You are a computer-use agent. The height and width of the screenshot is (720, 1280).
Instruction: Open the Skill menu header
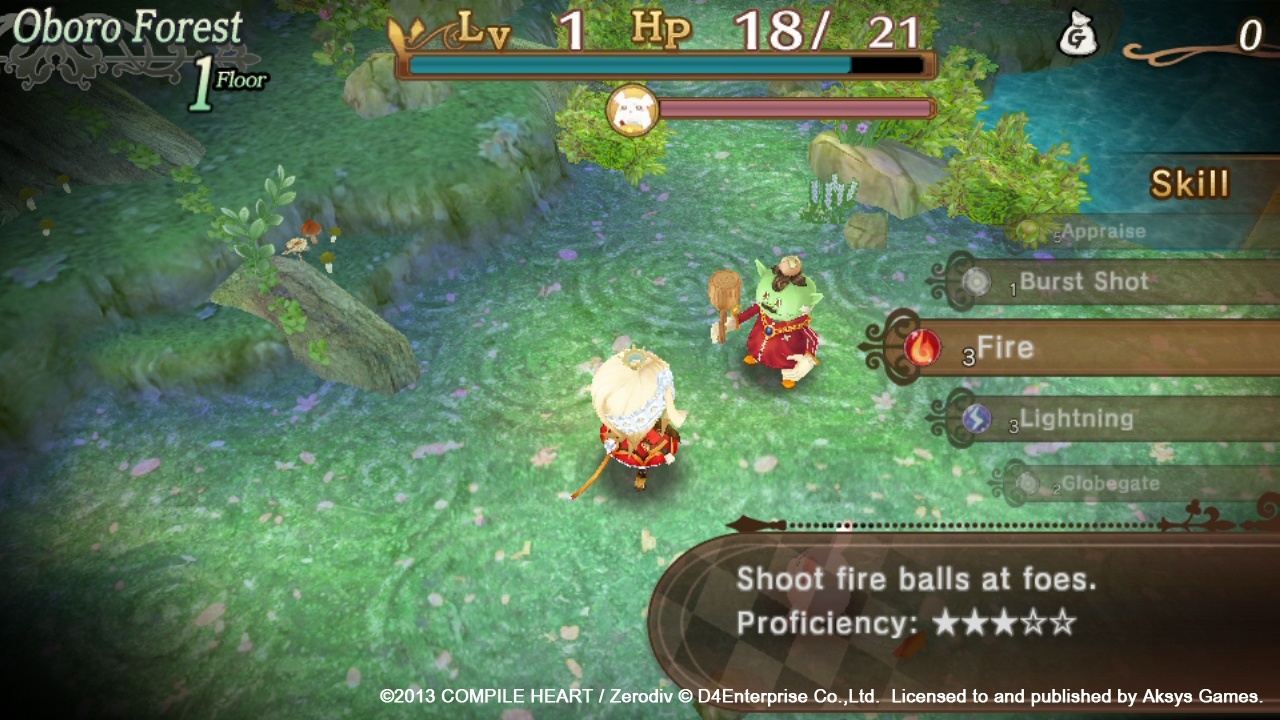click(1189, 183)
